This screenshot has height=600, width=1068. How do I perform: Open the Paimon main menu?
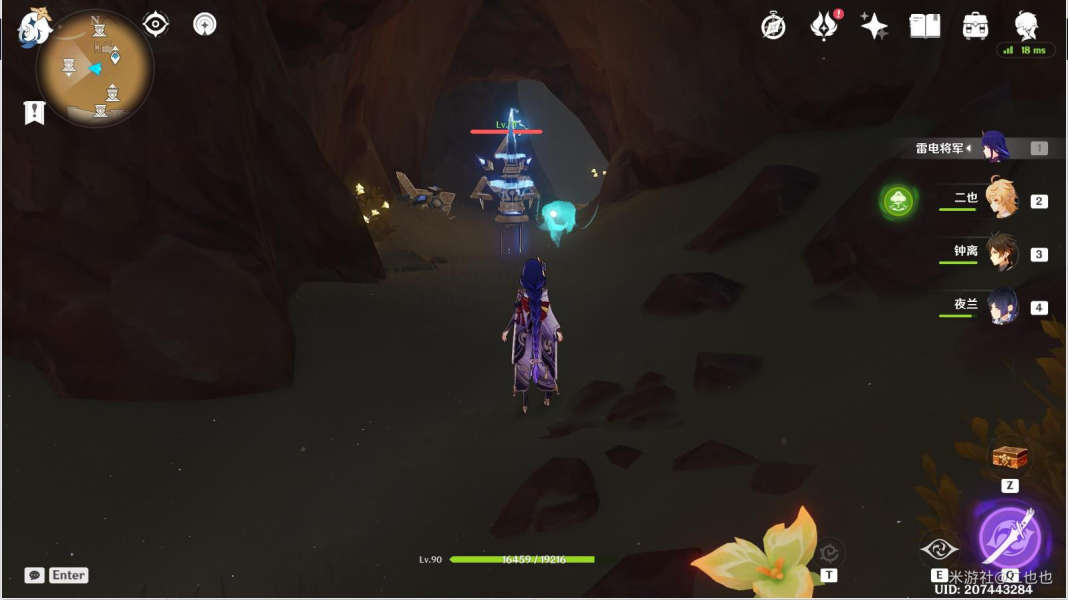pyautogui.click(x=34, y=28)
